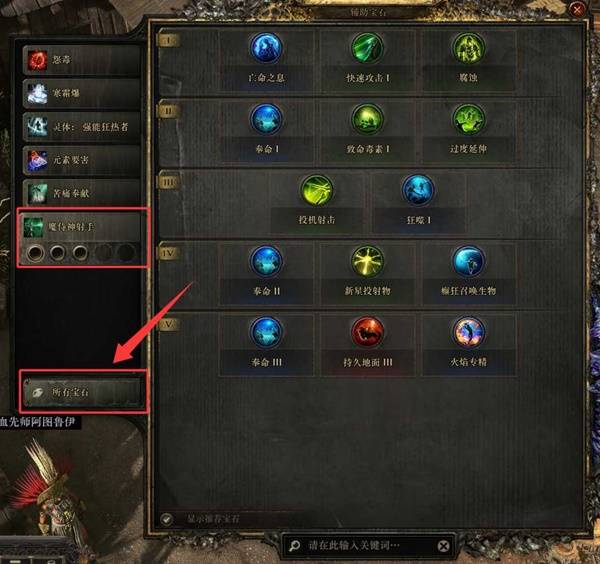Pick the 持久地面 III gem

pos(366,336)
